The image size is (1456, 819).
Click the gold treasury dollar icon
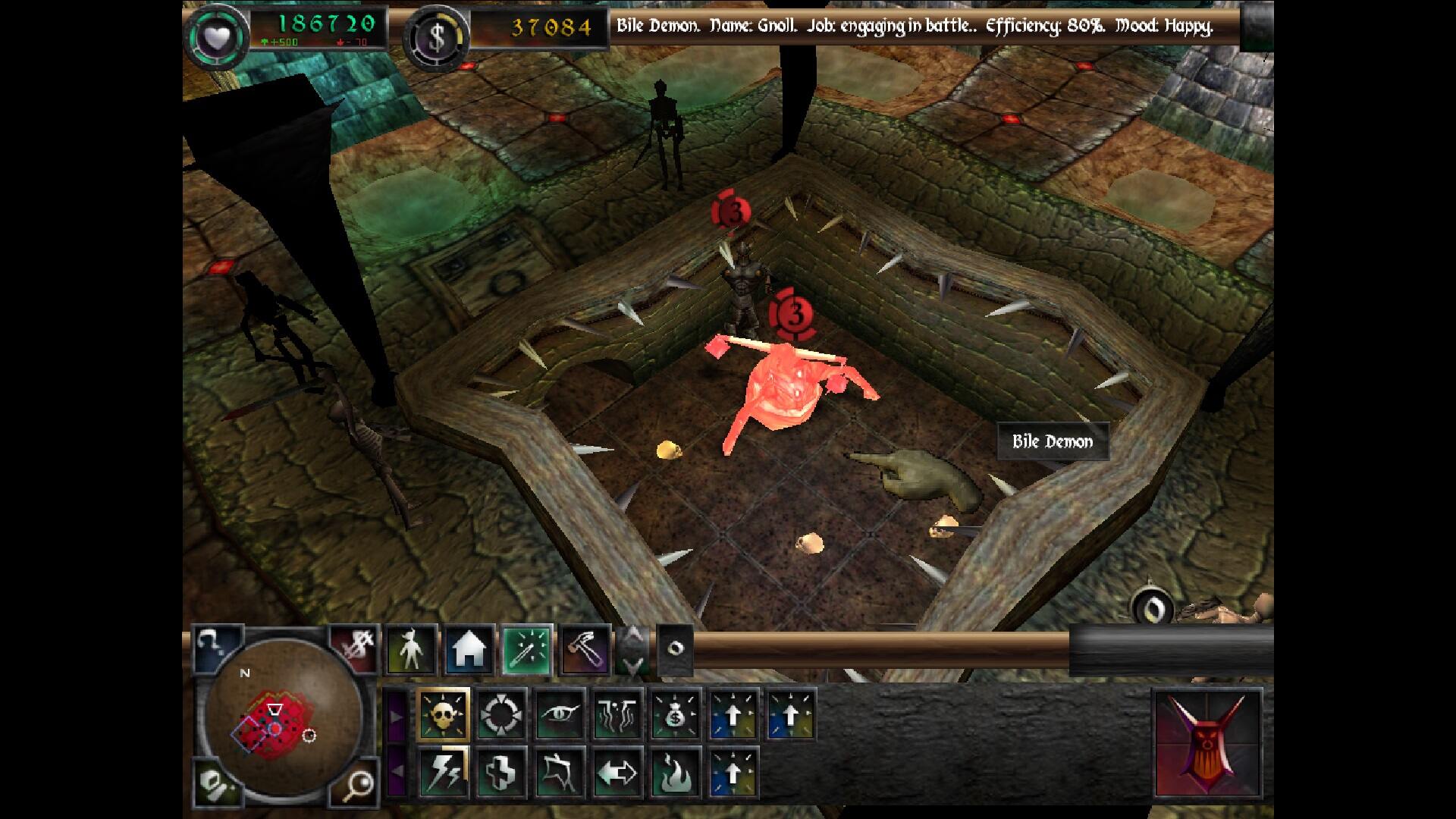click(436, 38)
